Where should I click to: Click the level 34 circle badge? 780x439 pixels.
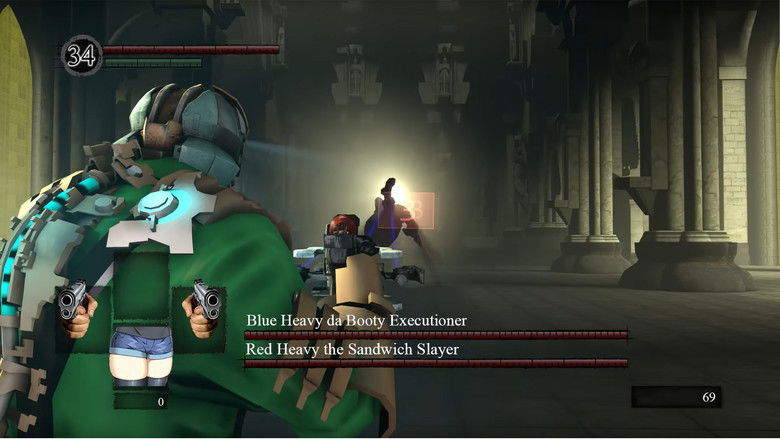pyautogui.click(x=82, y=55)
